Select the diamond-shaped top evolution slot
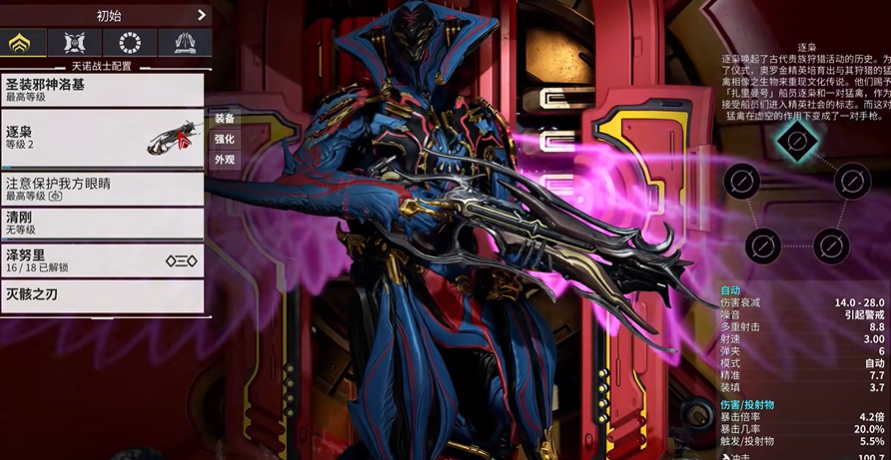 (x=796, y=139)
